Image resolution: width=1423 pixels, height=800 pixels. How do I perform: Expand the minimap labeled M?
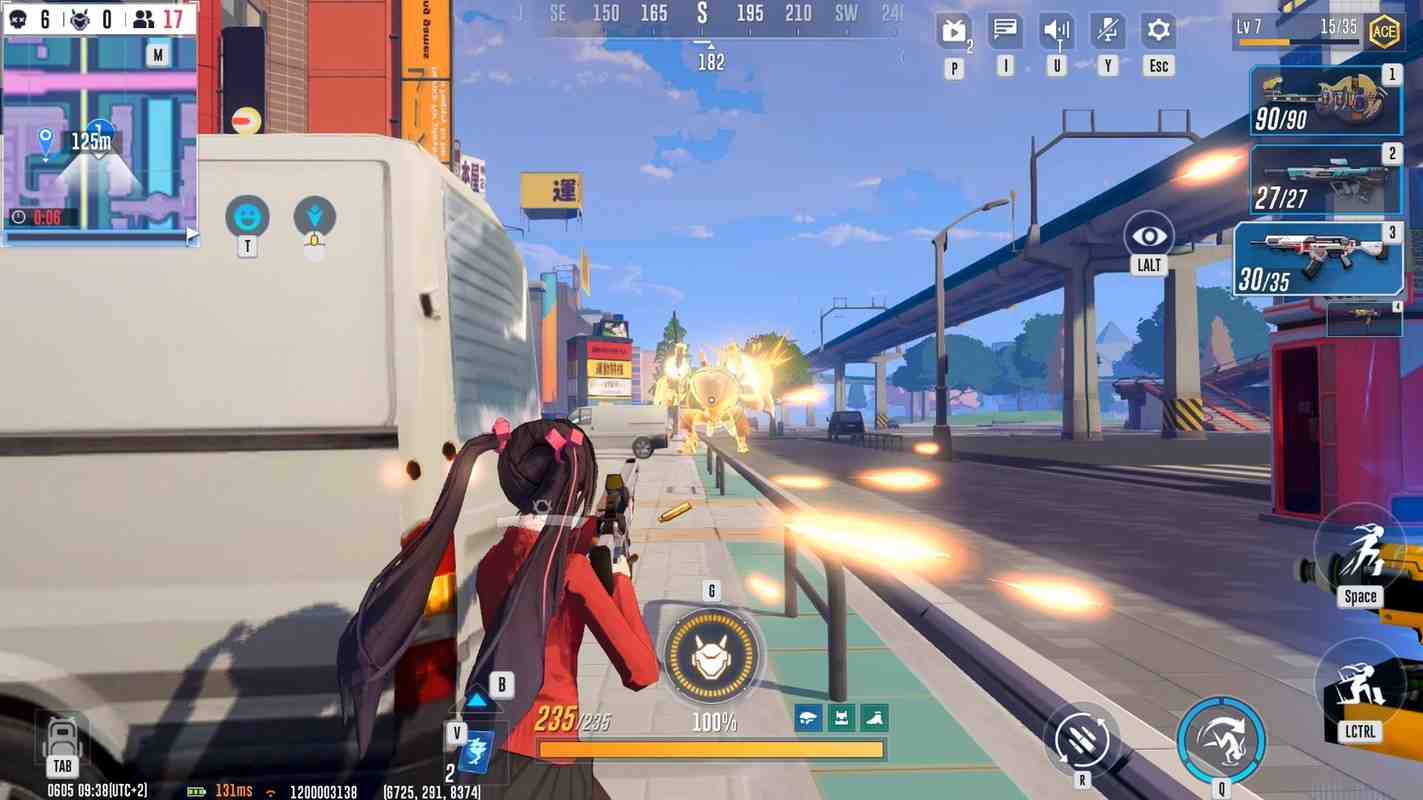pyautogui.click(x=157, y=54)
